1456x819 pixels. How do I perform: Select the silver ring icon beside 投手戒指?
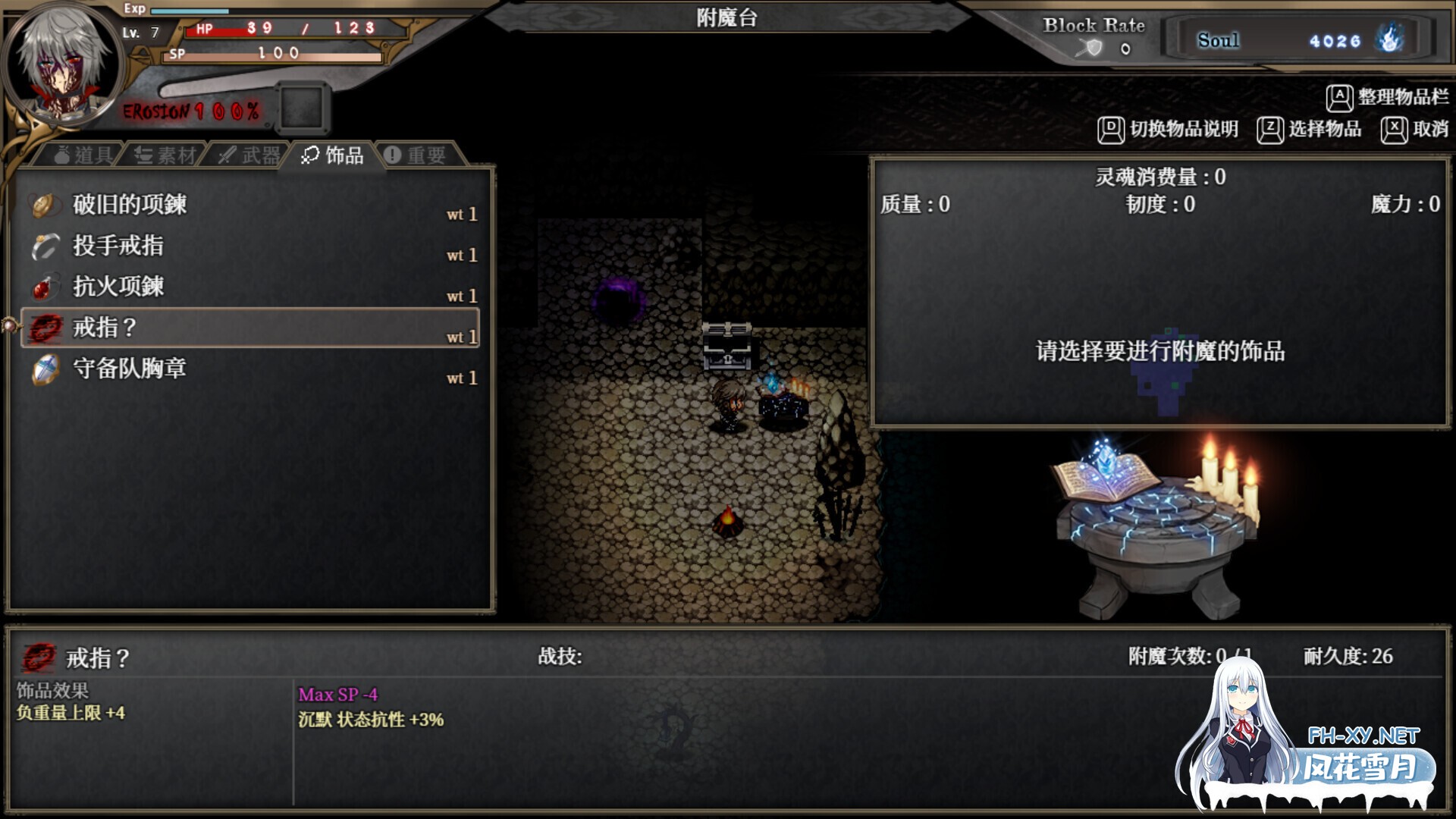point(43,244)
